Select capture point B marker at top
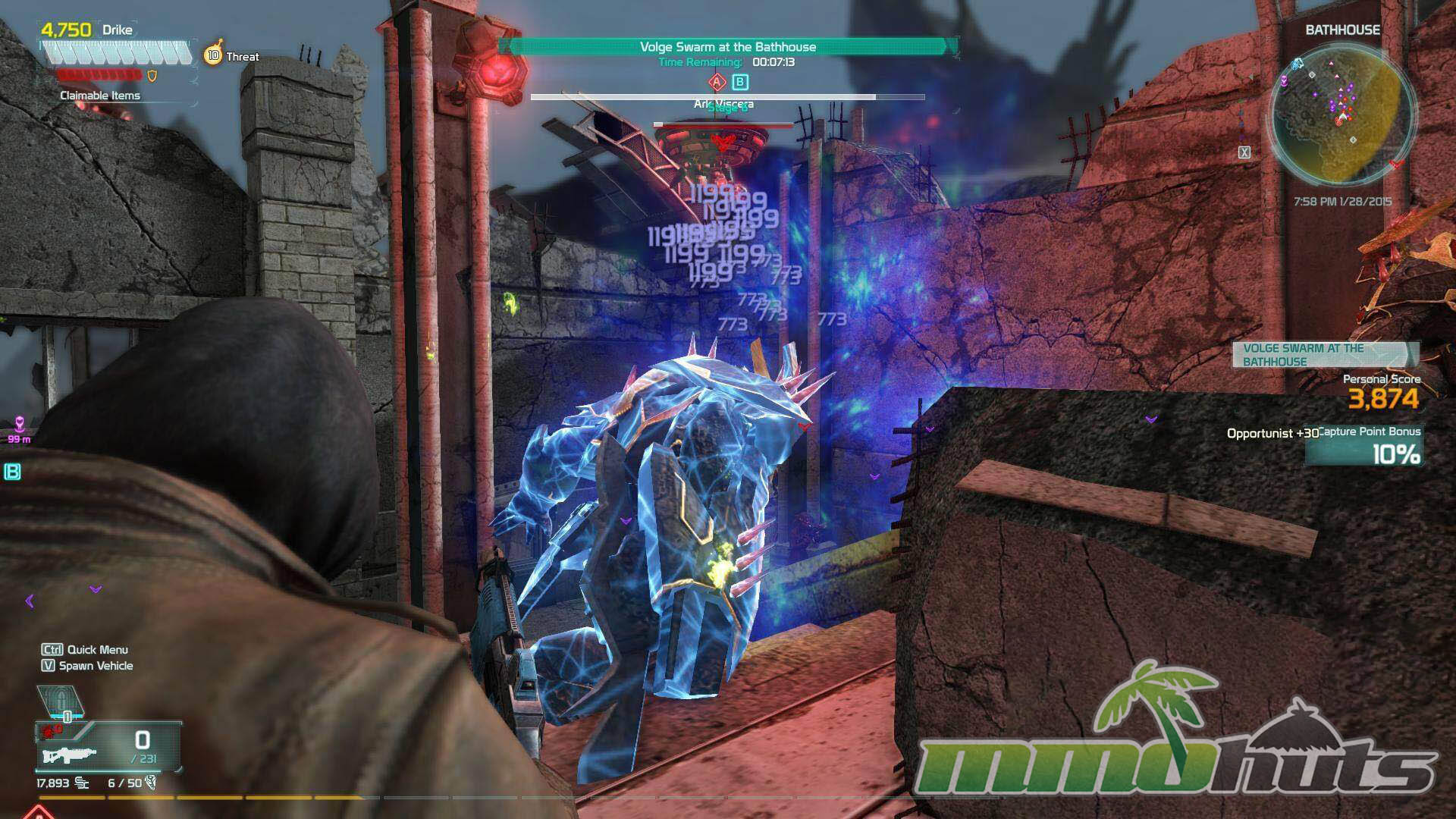Screen dimensions: 1456x819 pyautogui.click(x=740, y=82)
